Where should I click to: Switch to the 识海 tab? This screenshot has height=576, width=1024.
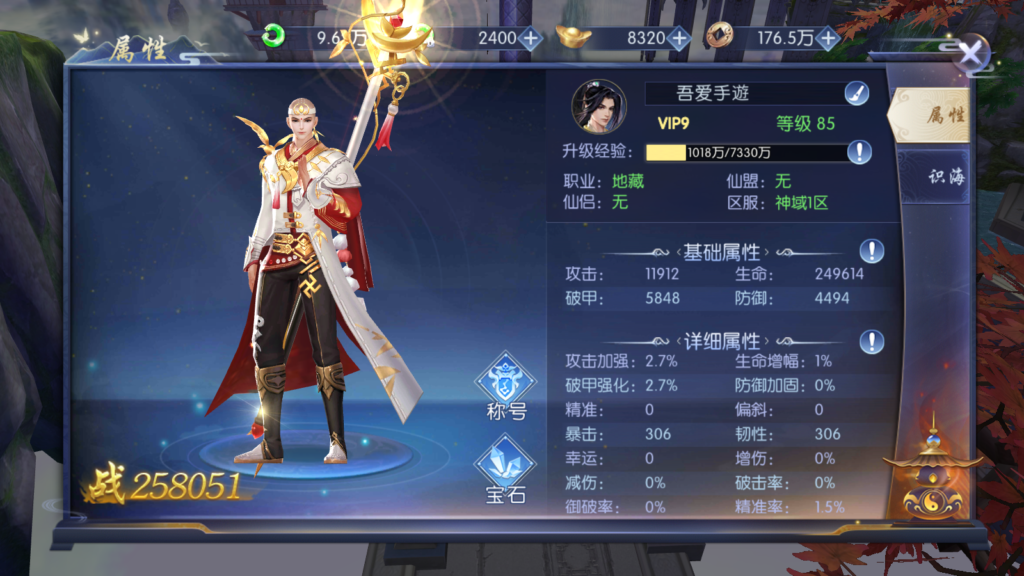[945, 177]
